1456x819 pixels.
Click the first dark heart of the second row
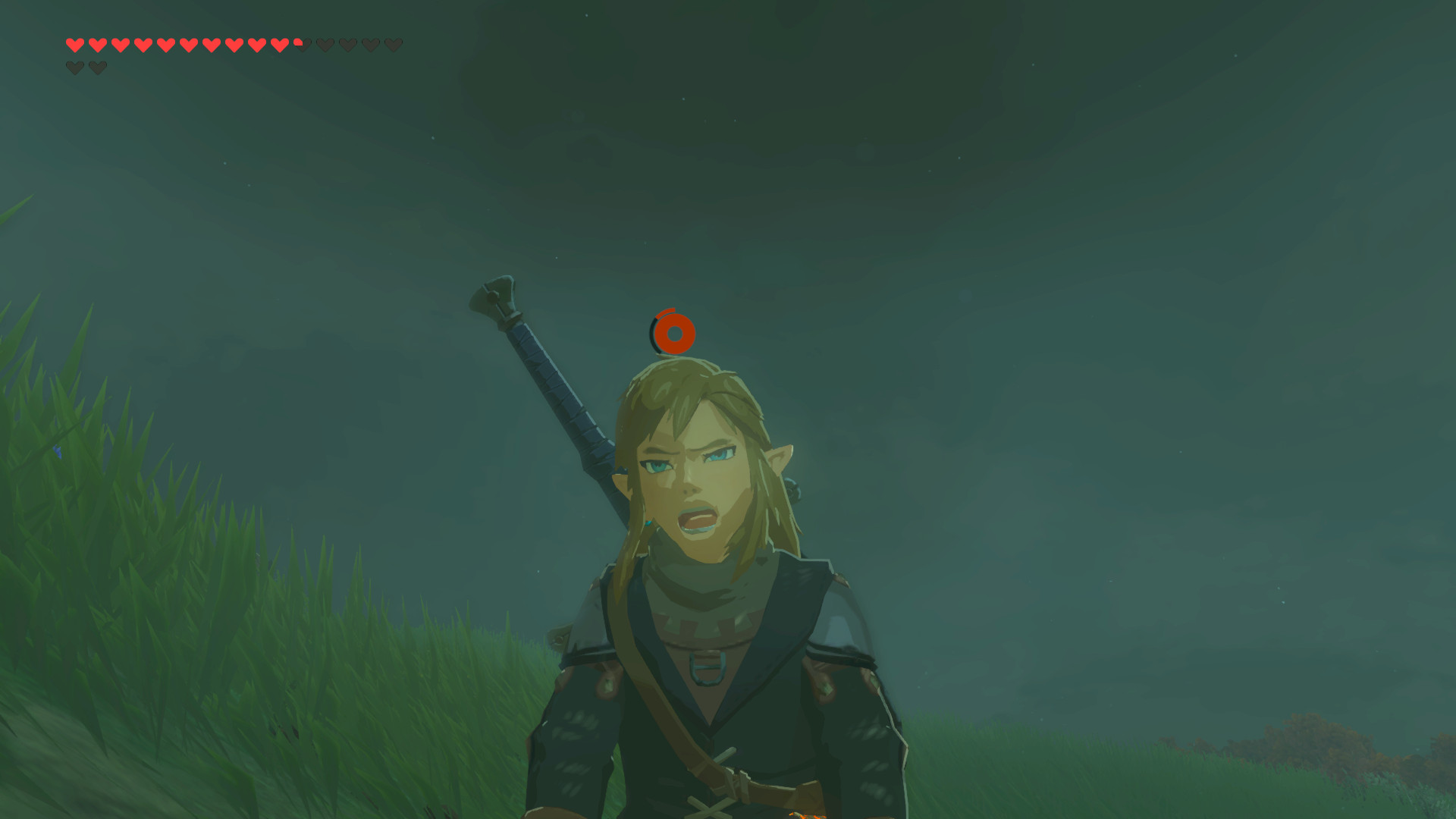(75, 67)
